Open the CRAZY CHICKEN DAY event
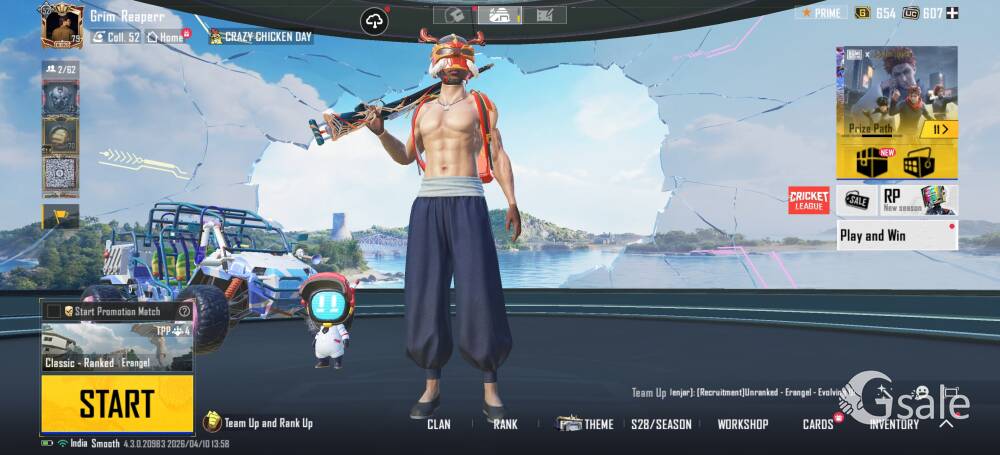 (261, 37)
